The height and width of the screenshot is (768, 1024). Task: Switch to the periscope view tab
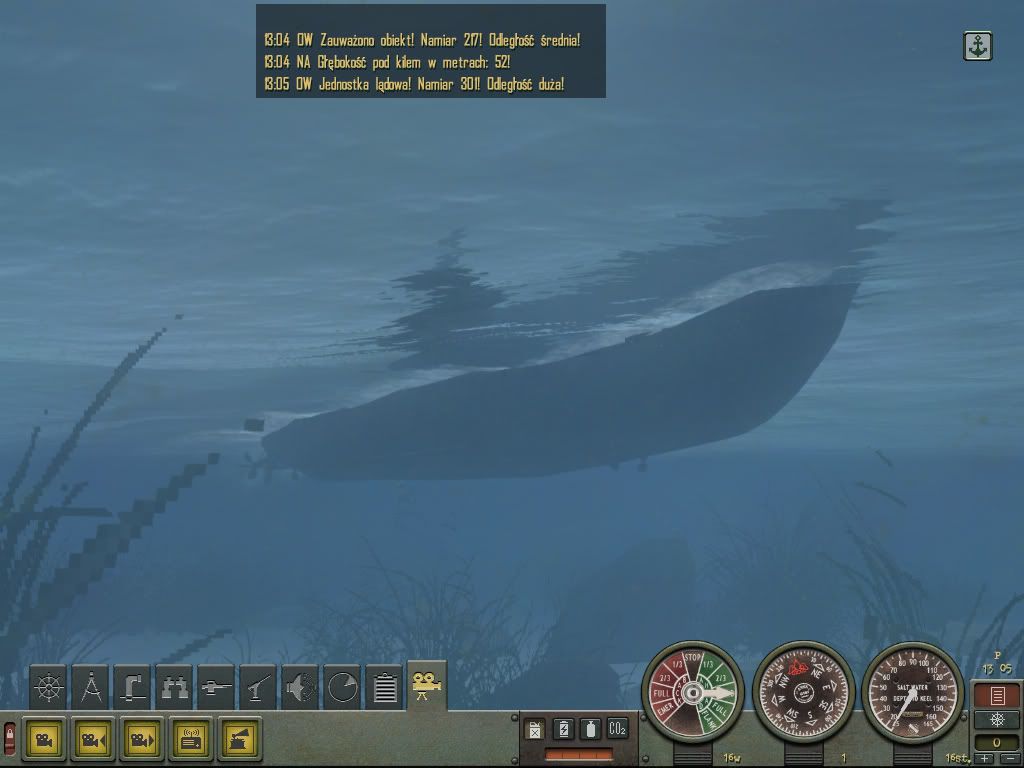coord(133,687)
